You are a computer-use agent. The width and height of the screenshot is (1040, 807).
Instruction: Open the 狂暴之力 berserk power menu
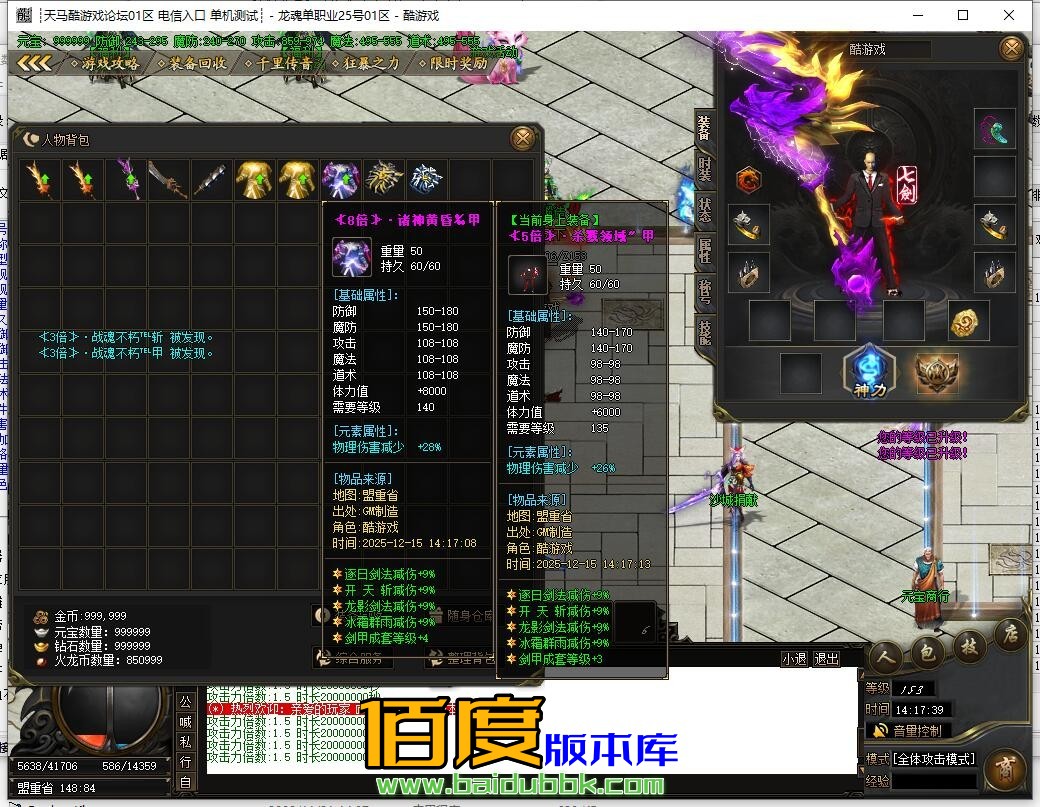(x=365, y=63)
